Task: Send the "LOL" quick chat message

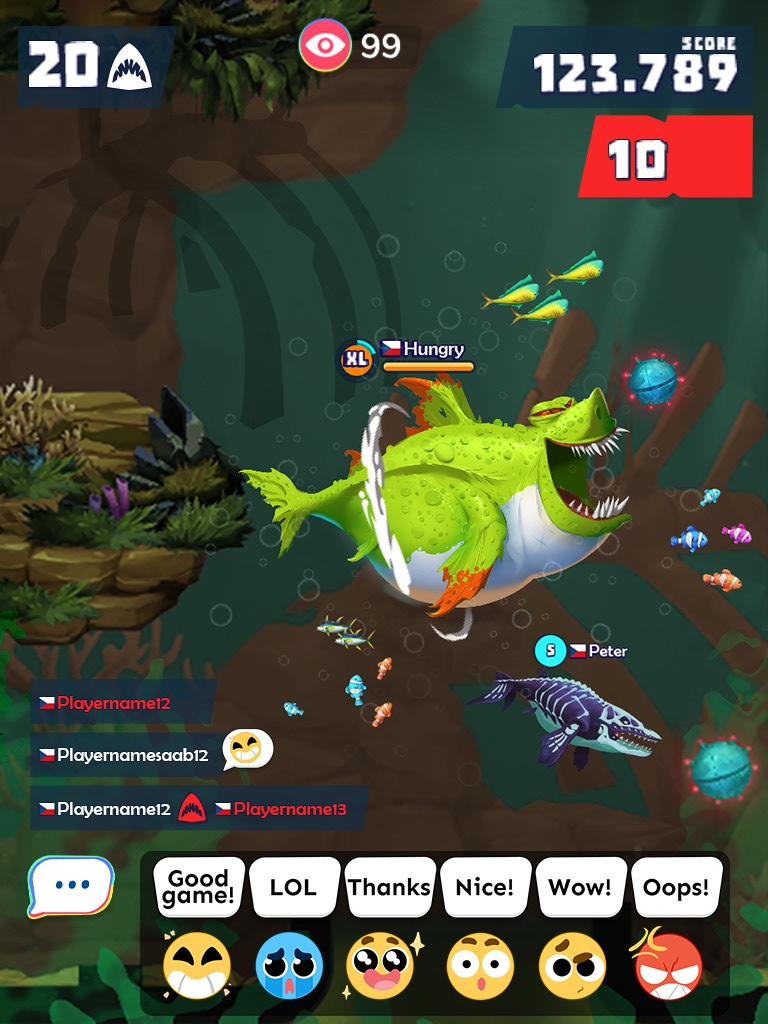Action: tap(293, 886)
